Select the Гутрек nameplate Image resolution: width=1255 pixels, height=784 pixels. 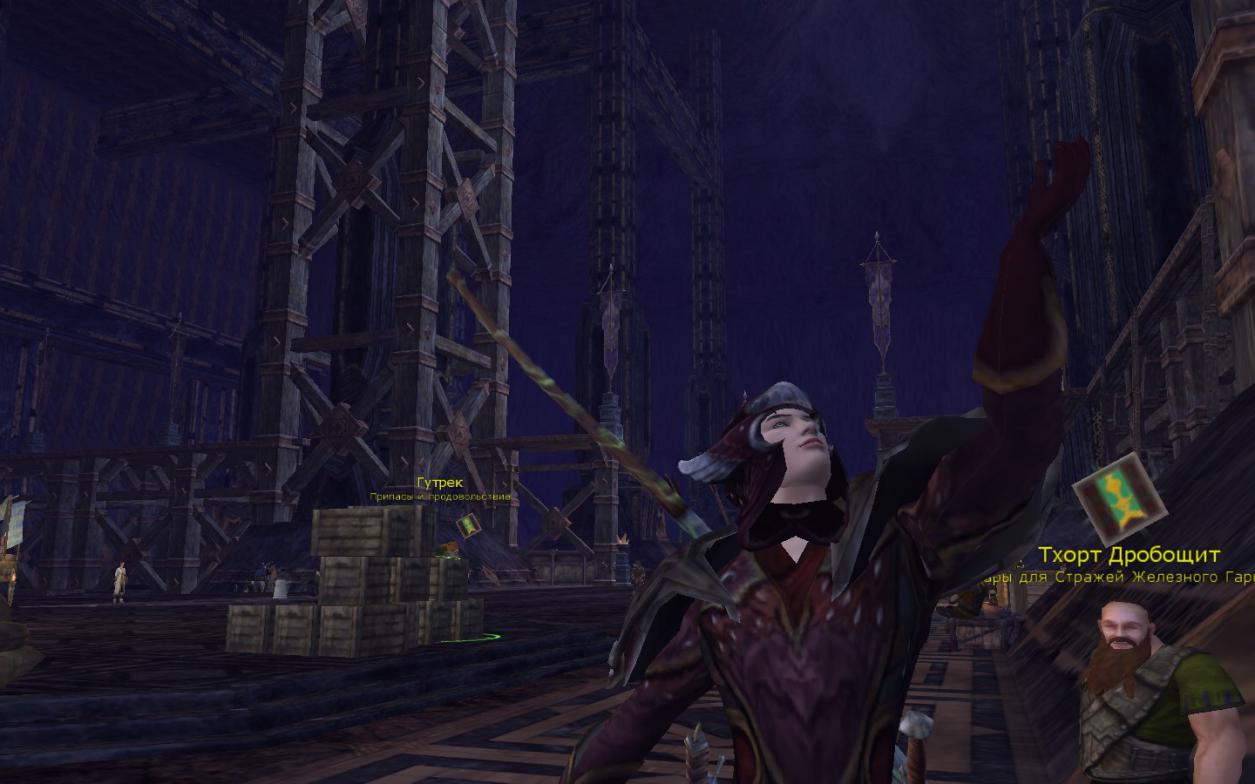(440, 483)
